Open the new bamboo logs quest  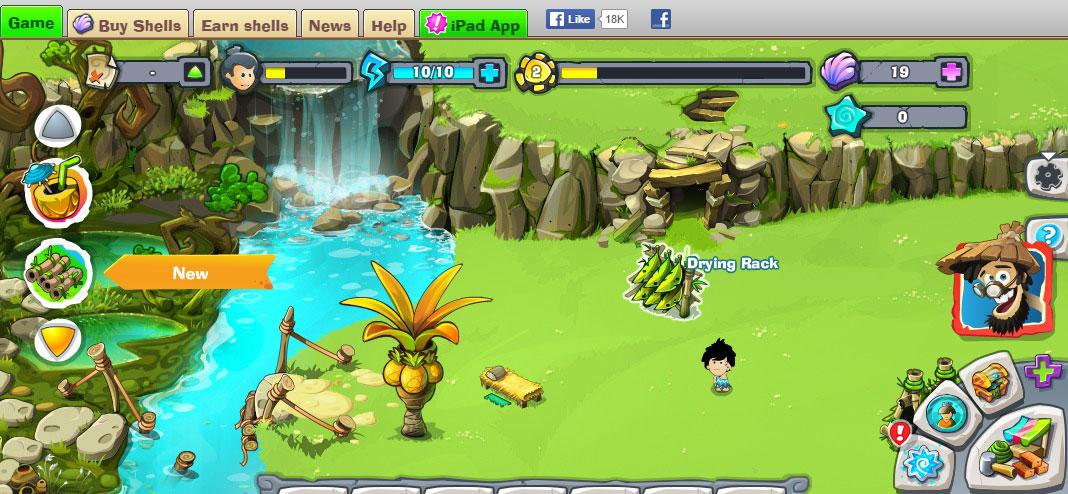pos(57,273)
